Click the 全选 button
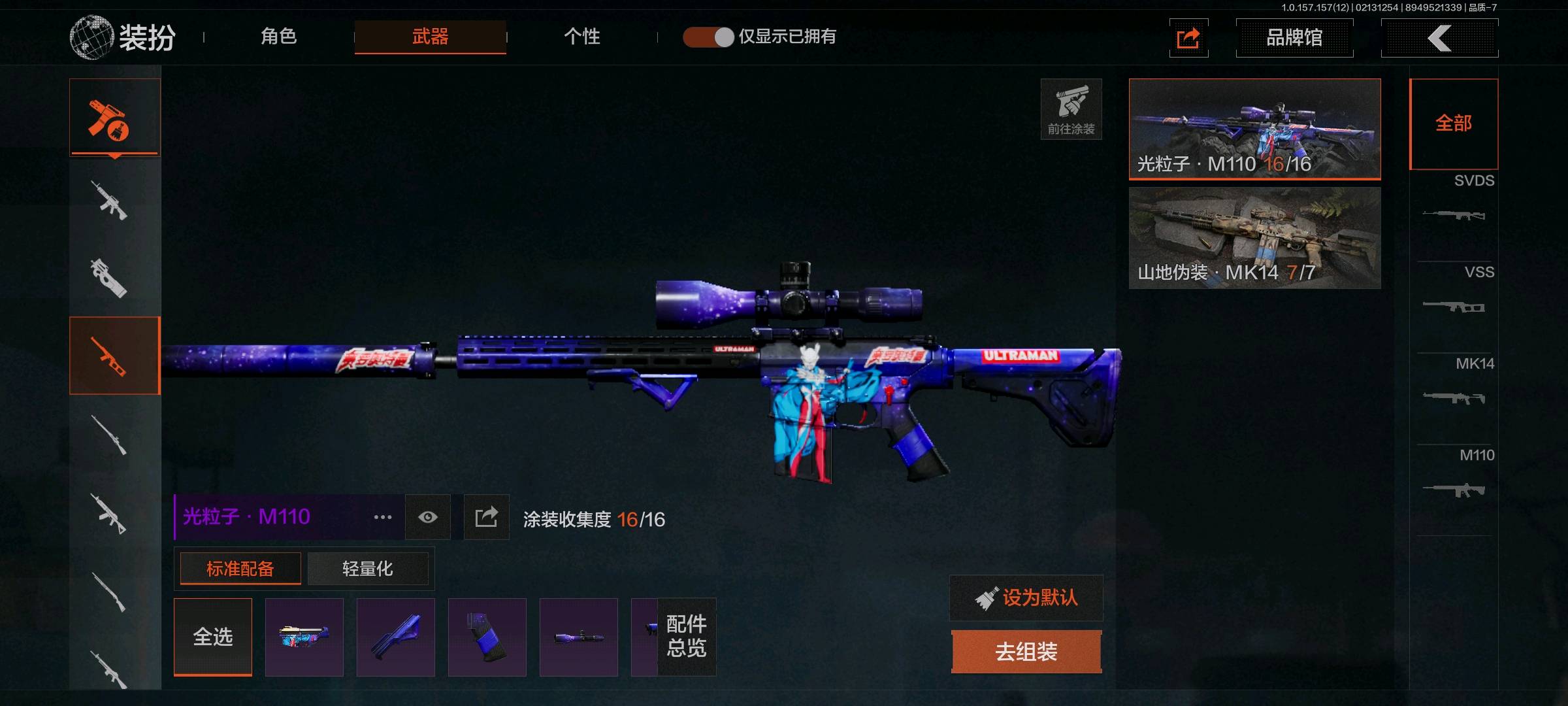Image resolution: width=1568 pixels, height=706 pixels. pyautogui.click(x=213, y=637)
